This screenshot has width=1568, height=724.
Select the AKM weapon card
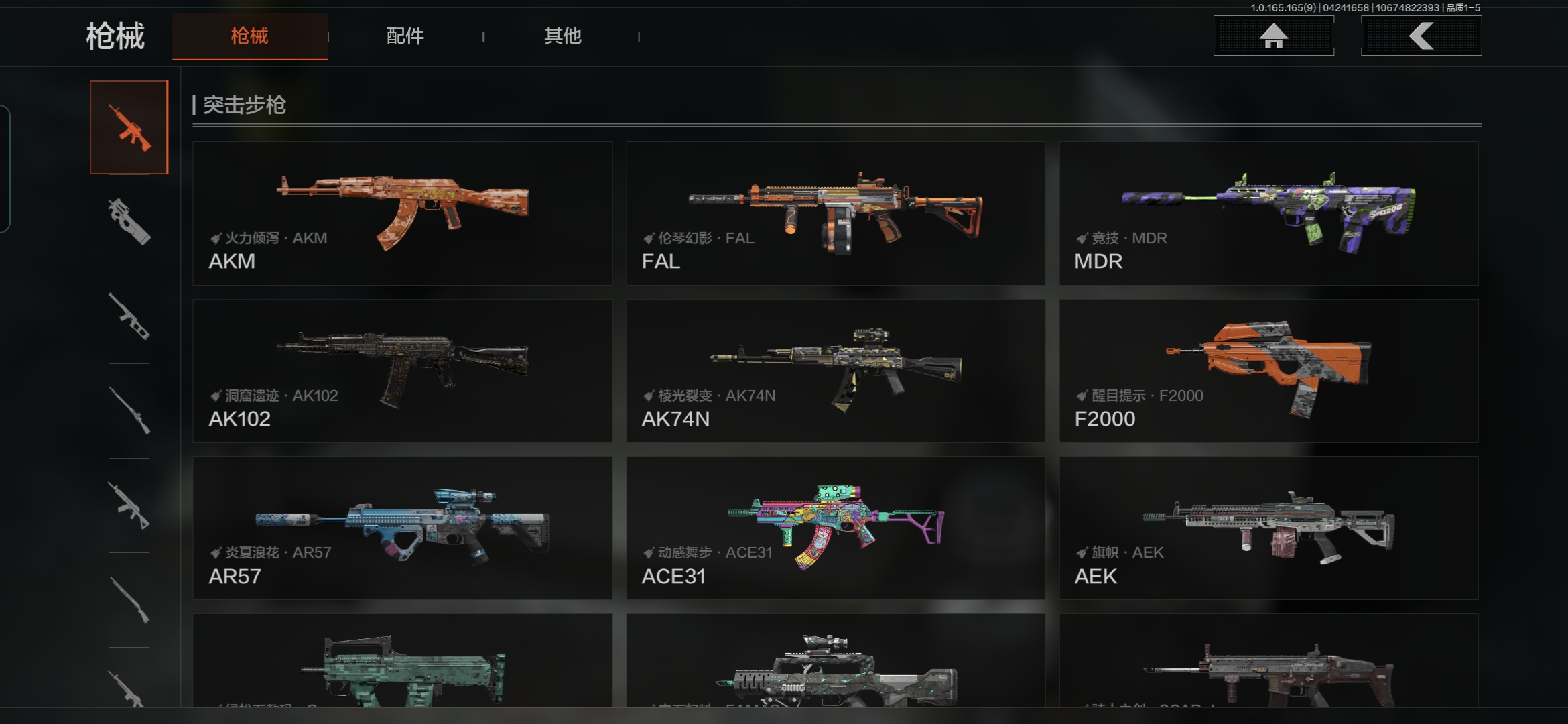coord(402,213)
